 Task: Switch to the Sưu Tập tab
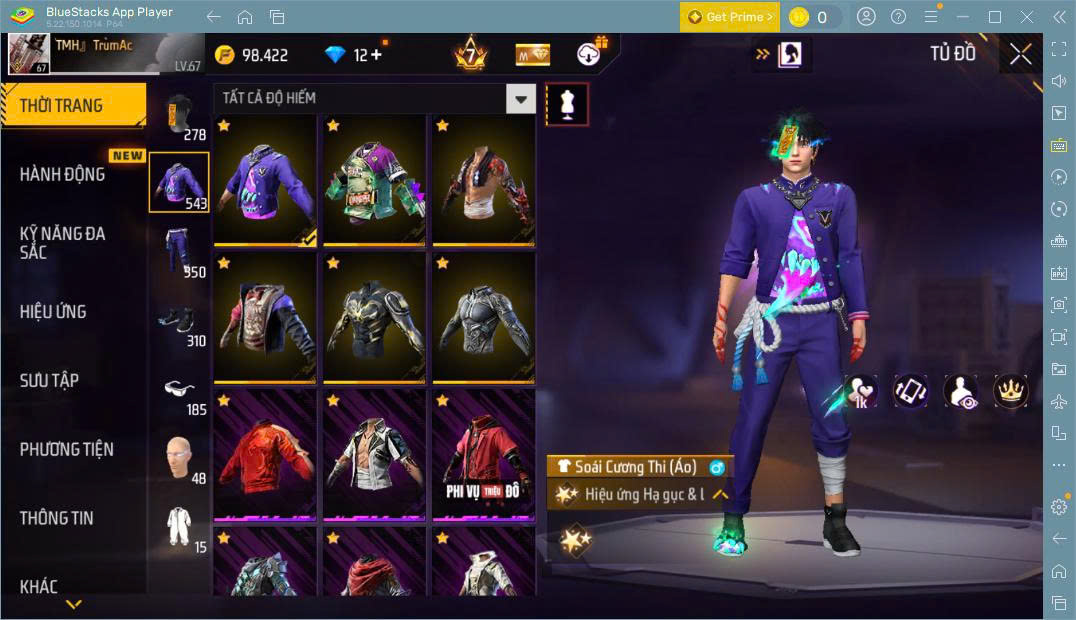click(x=50, y=380)
